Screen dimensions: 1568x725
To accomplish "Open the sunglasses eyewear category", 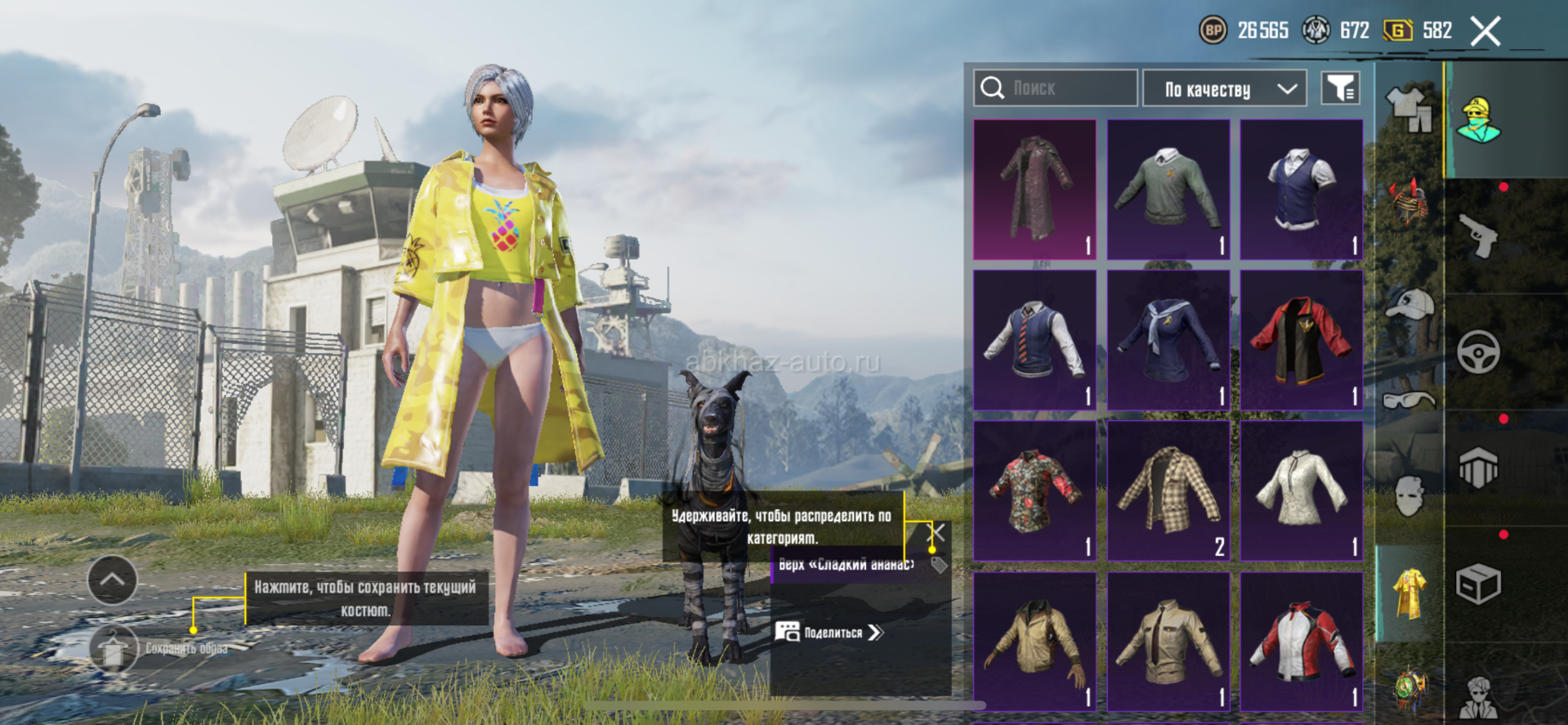I will (x=1409, y=400).
